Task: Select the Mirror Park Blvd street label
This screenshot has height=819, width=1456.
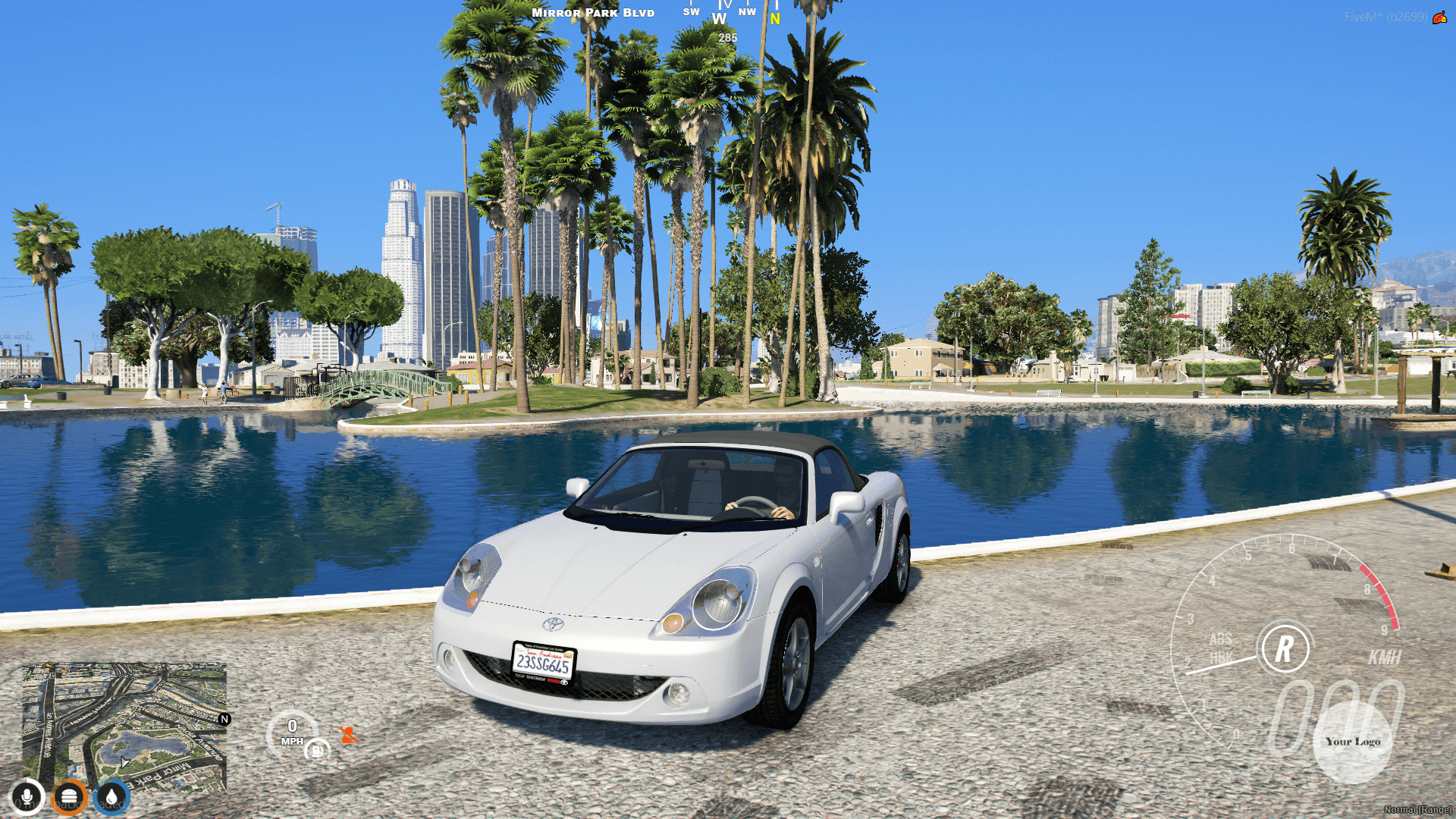Action: point(593,12)
